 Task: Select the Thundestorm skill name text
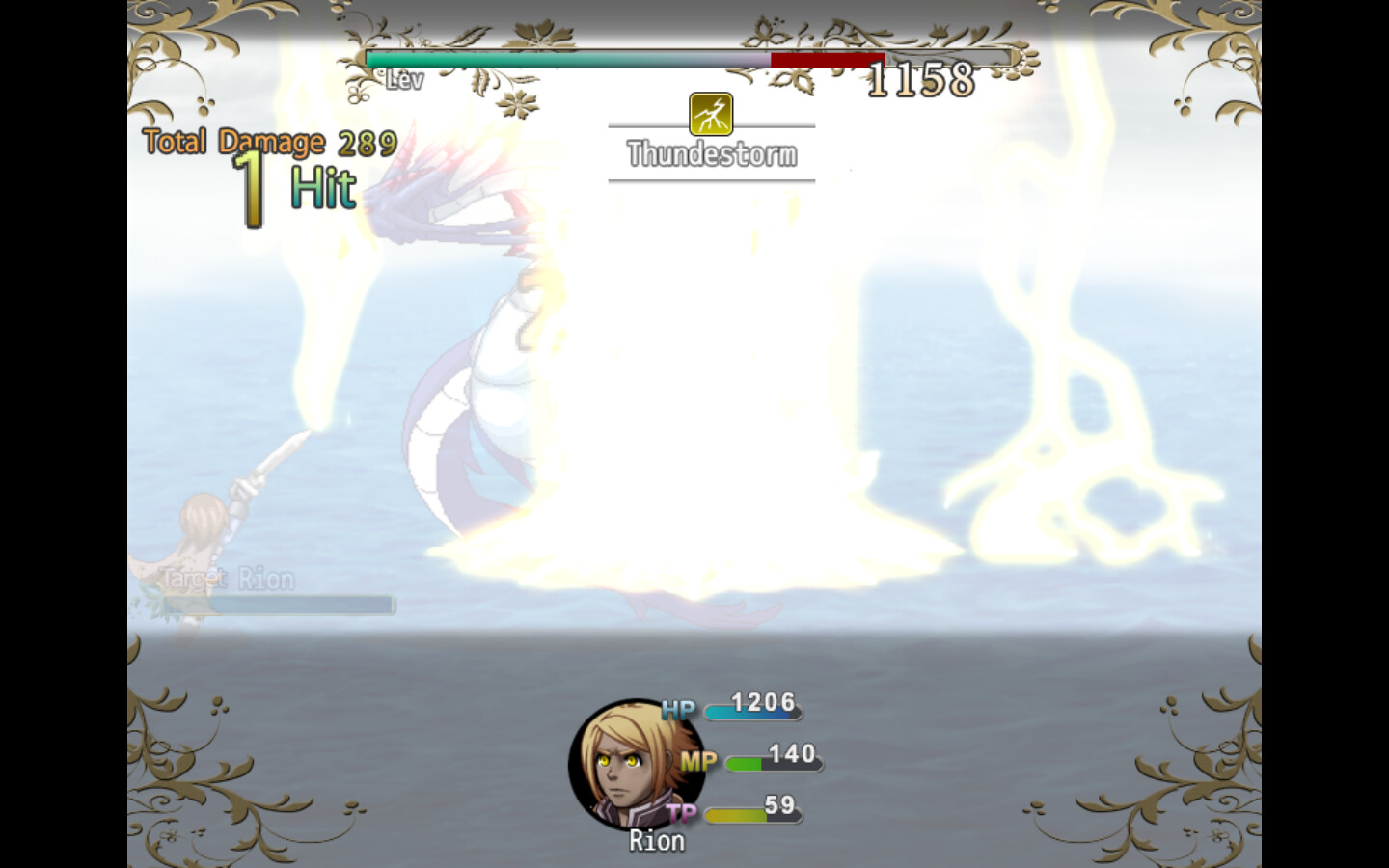(x=712, y=152)
